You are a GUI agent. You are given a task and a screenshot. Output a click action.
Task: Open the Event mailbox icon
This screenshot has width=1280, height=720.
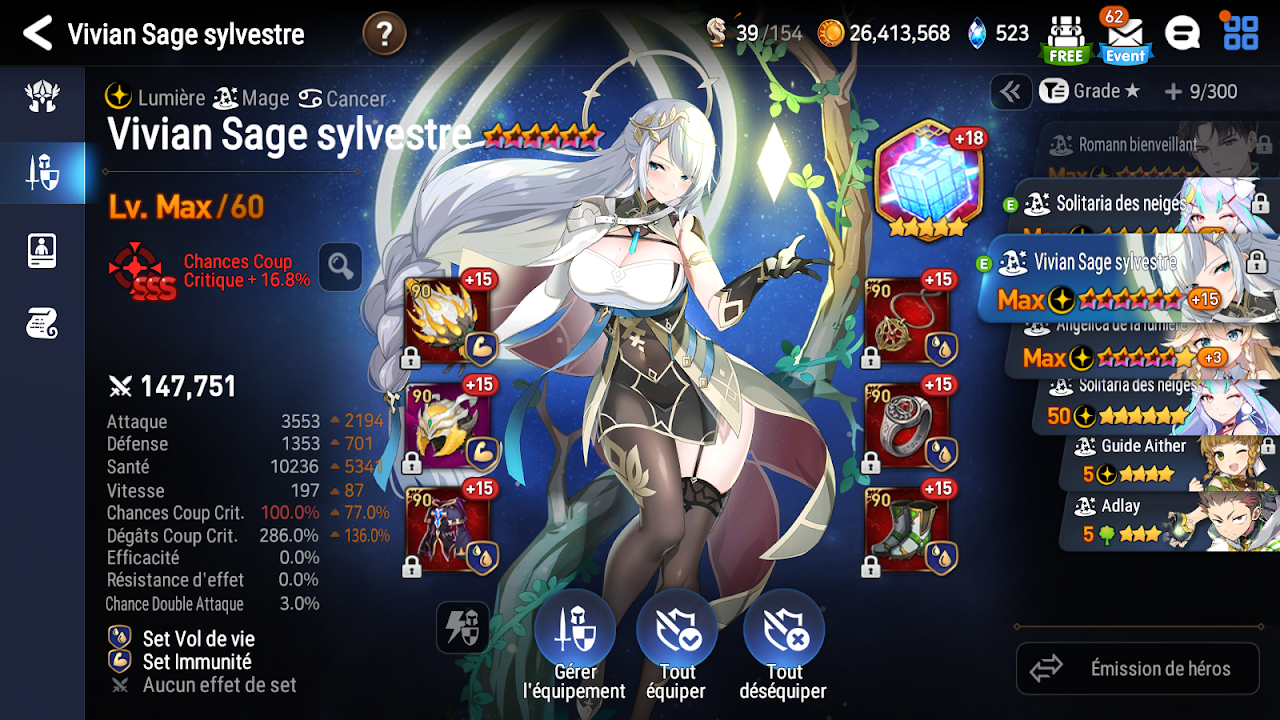(x=1125, y=38)
